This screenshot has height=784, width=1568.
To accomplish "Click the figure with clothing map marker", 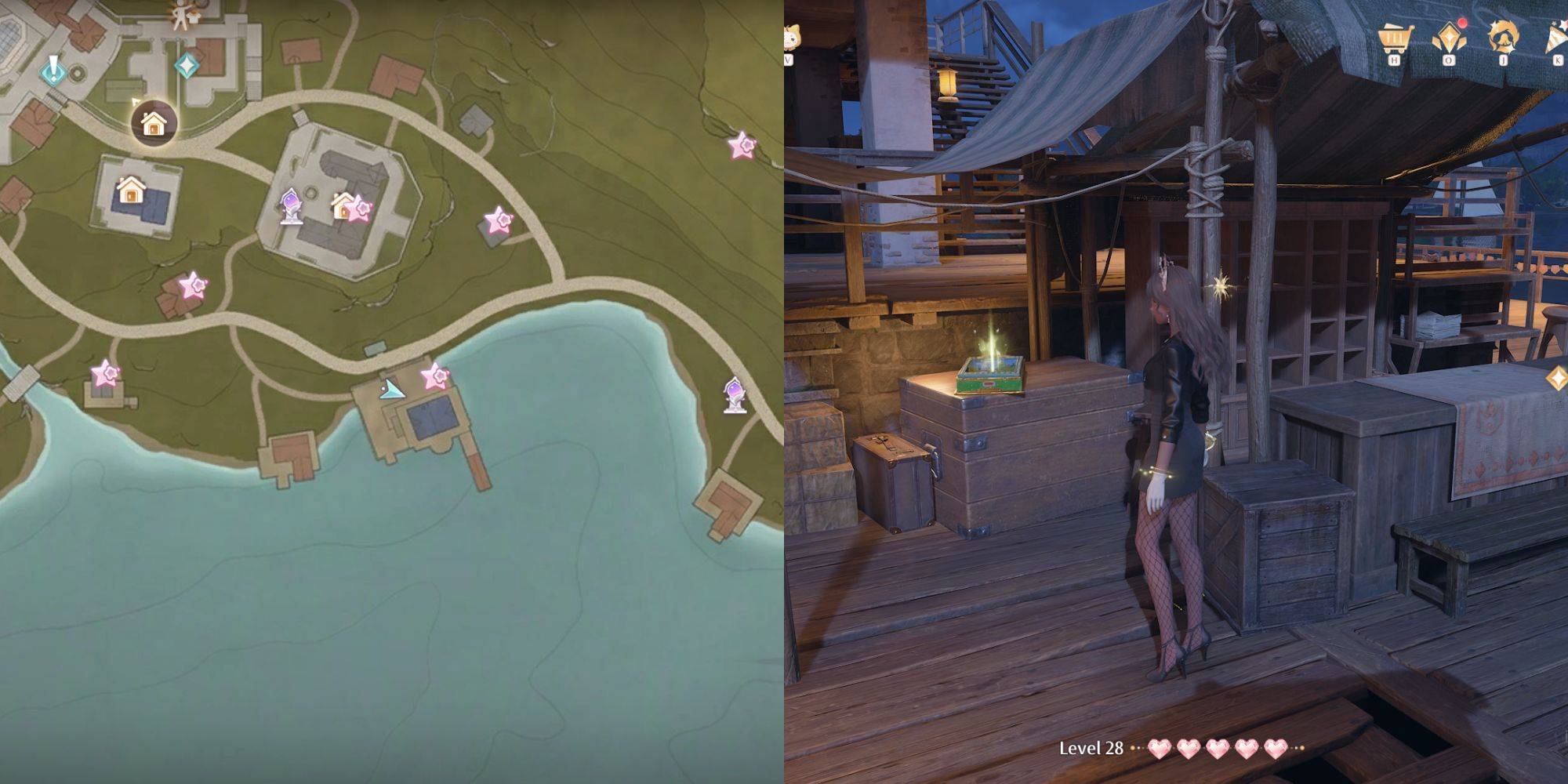I will [183, 14].
